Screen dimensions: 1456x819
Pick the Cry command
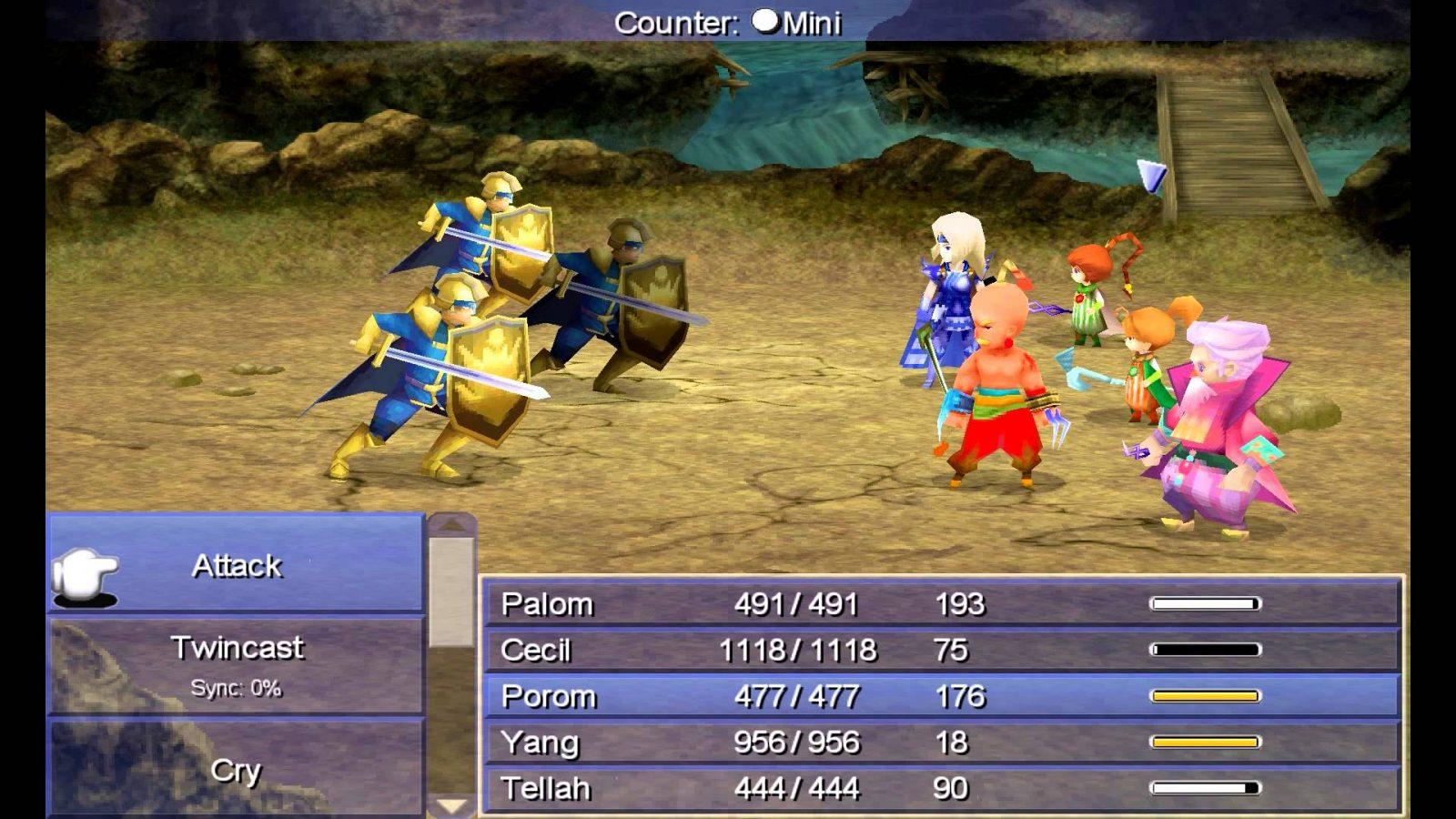pyautogui.click(x=237, y=770)
